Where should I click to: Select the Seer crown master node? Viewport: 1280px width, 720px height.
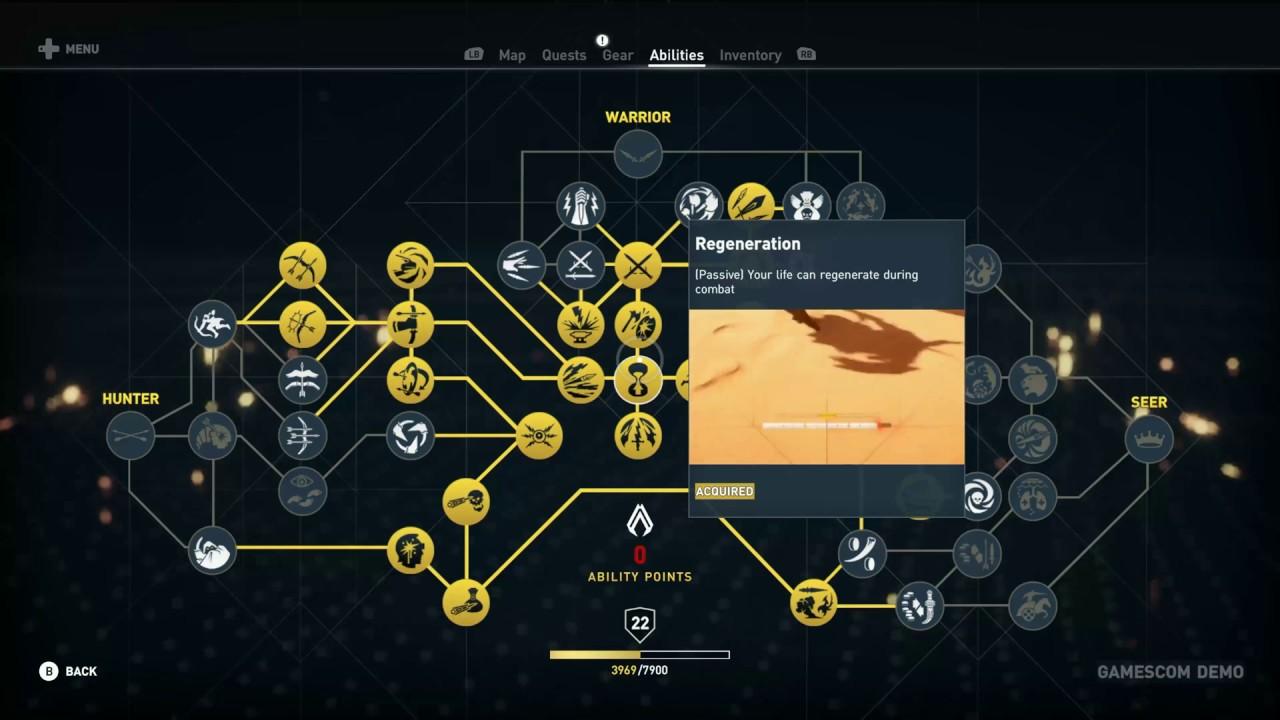(x=1149, y=439)
